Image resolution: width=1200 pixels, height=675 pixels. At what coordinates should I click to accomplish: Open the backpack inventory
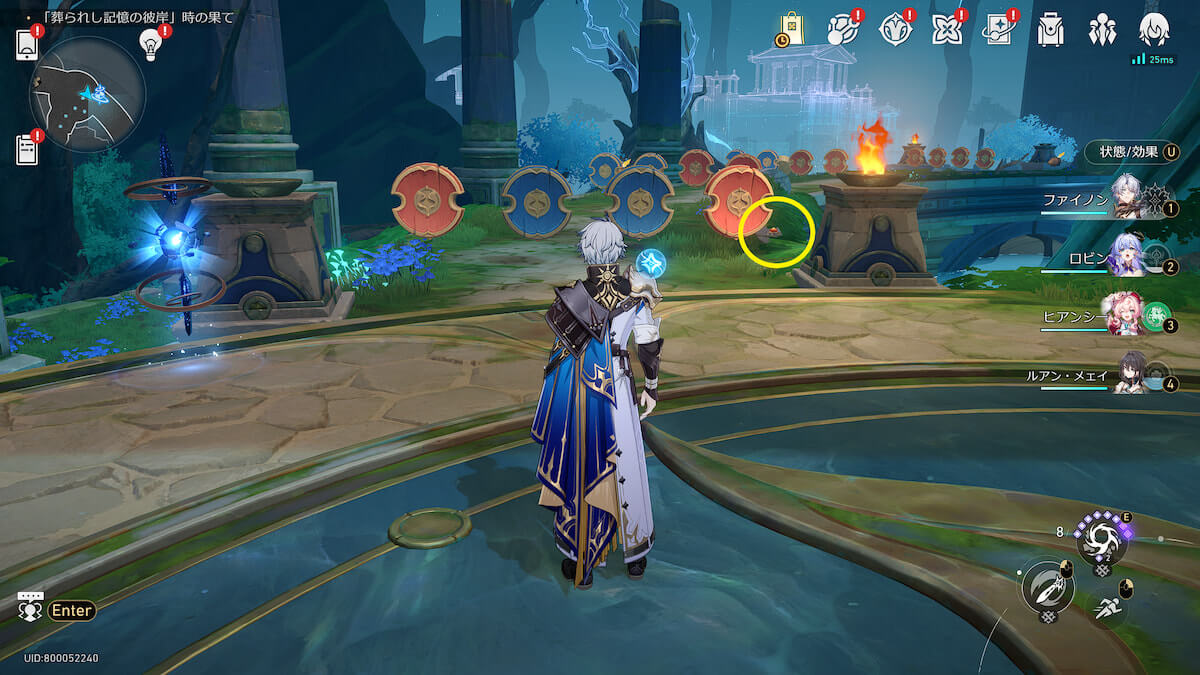click(x=1050, y=30)
